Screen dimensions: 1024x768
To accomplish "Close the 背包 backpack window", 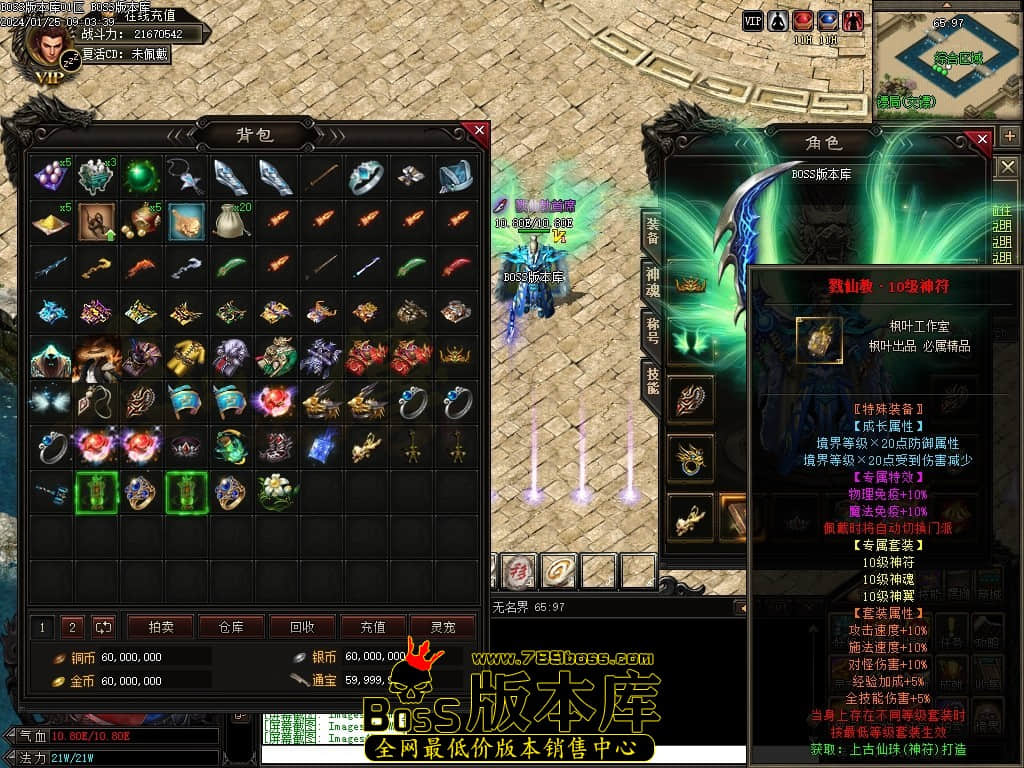I will pos(479,131).
